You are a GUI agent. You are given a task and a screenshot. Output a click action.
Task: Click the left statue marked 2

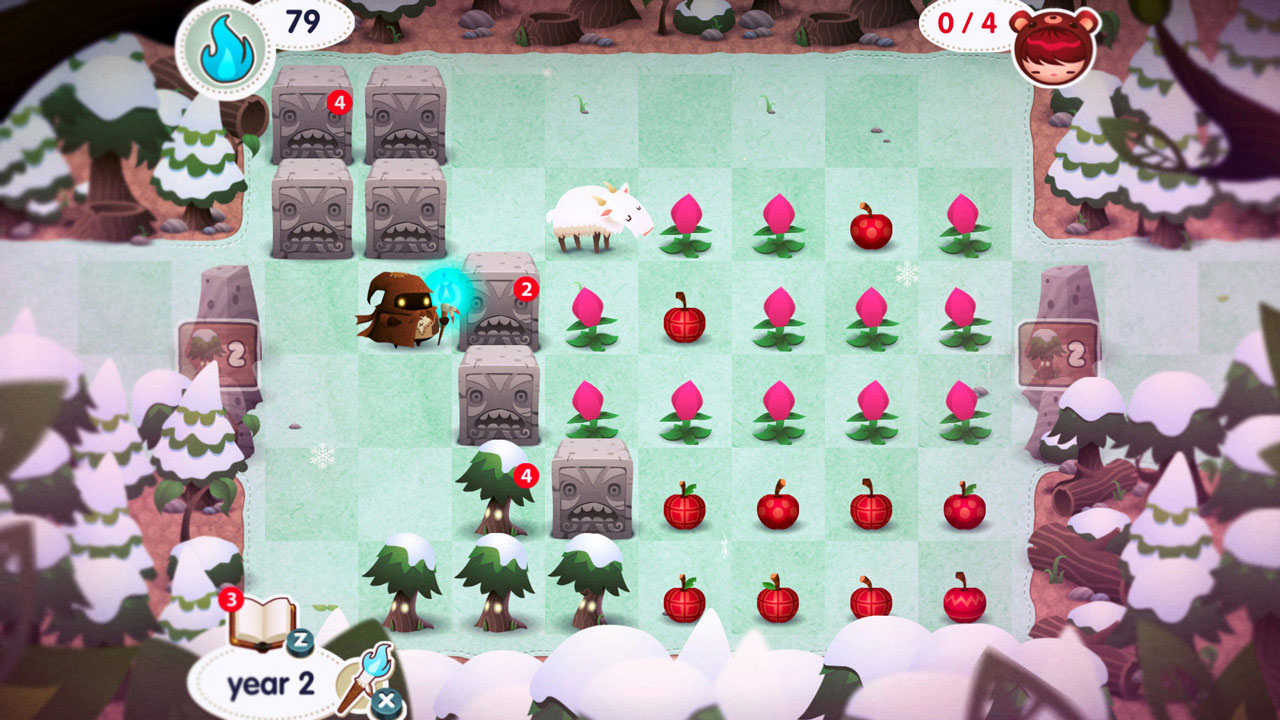coord(225,340)
